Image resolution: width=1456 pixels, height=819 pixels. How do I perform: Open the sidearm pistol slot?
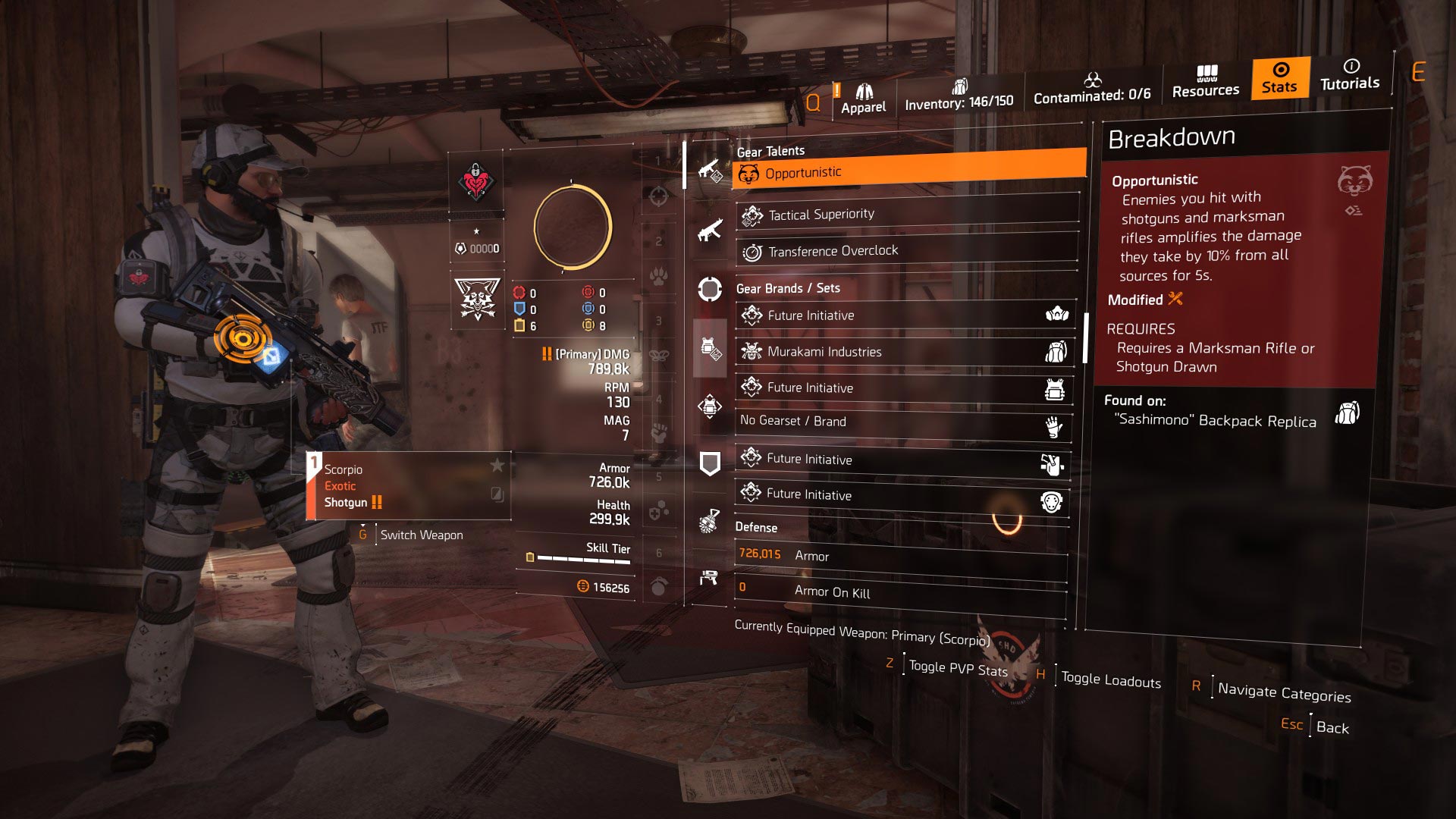click(x=709, y=576)
